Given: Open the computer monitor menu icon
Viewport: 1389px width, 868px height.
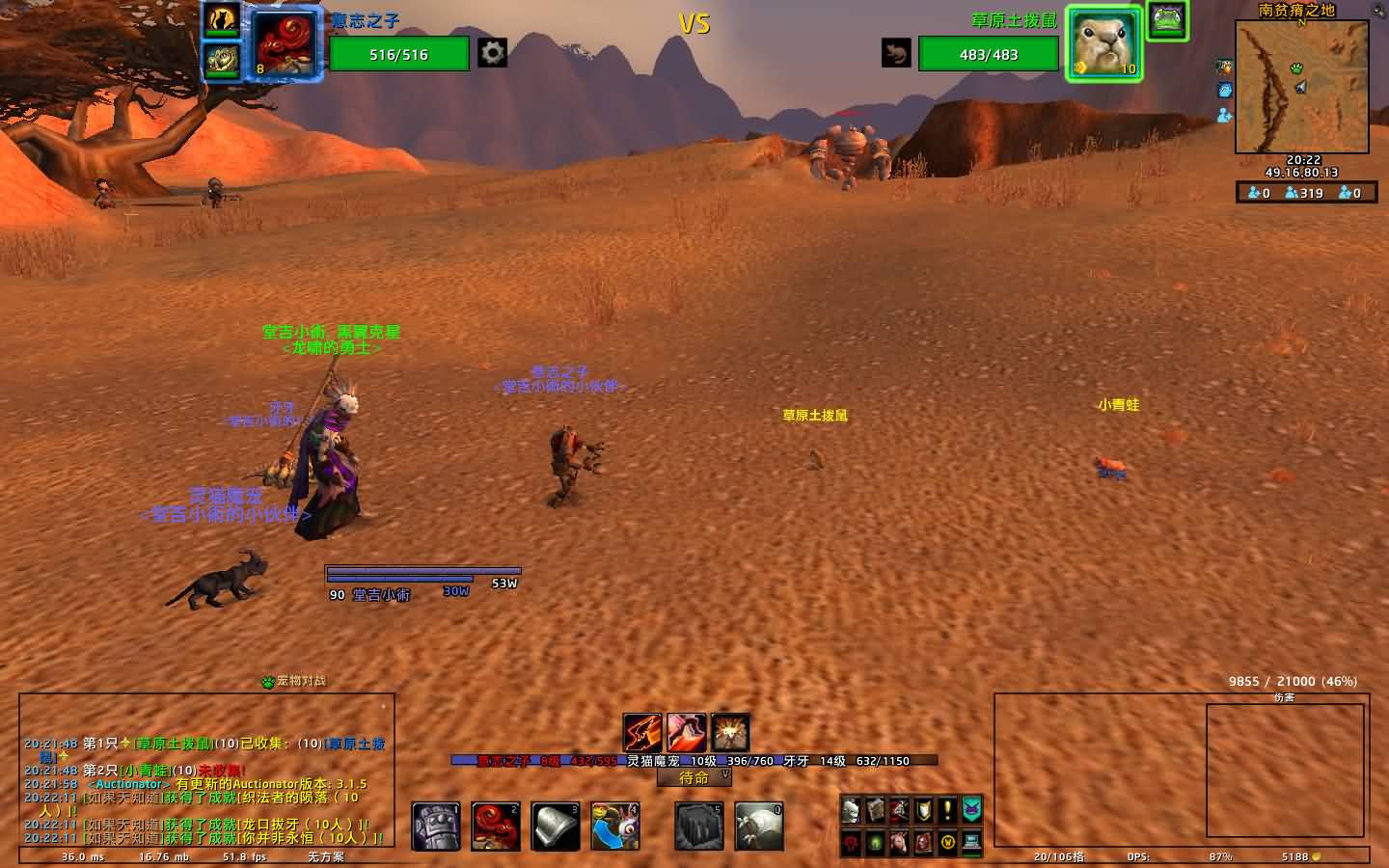Looking at the screenshot, I should 971,842.
